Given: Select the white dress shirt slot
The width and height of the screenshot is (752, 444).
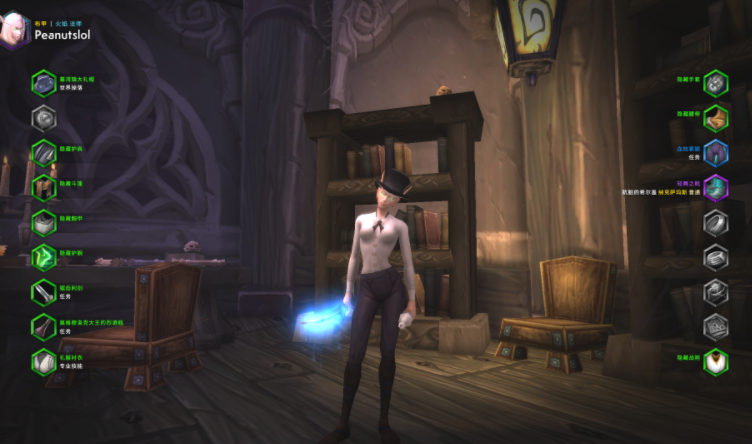Looking at the screenshot, I should pos(43,360).
